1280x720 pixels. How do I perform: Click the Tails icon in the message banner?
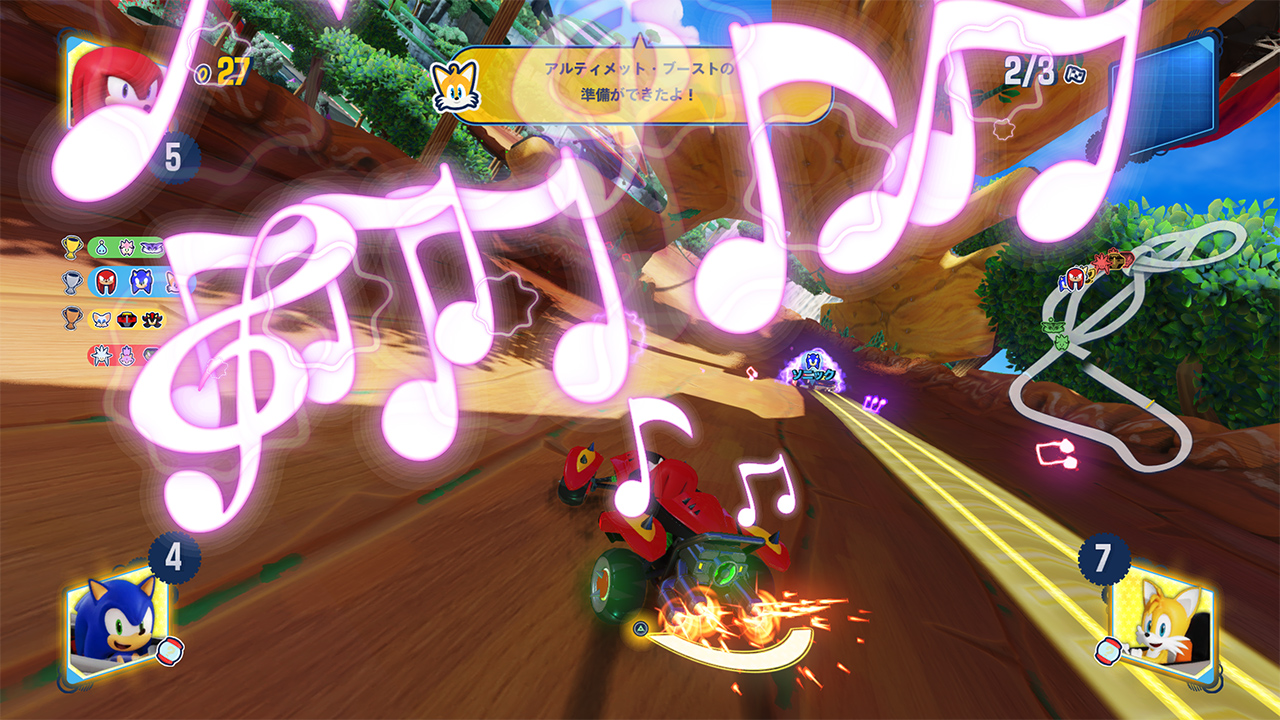[456, 86]
